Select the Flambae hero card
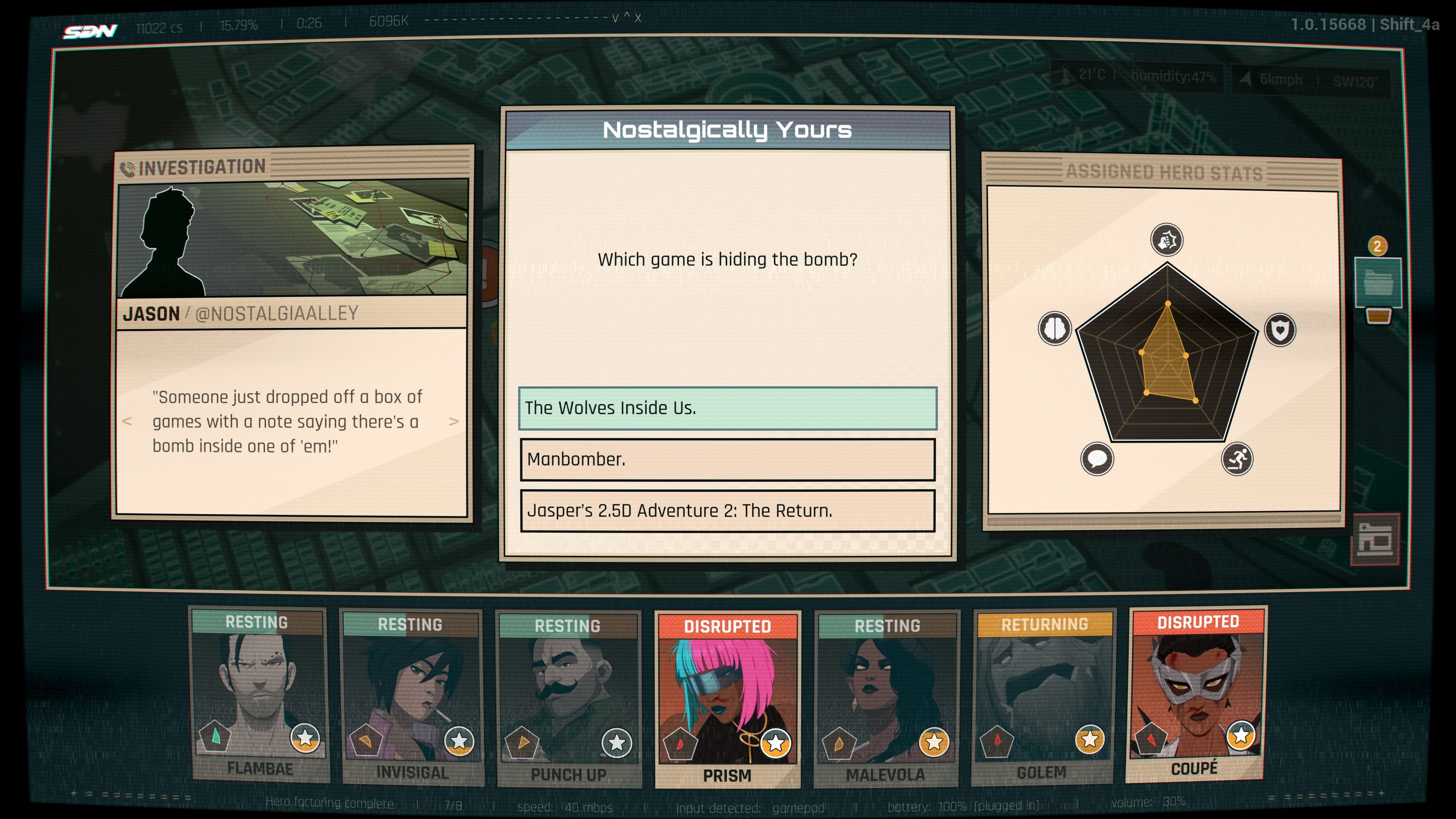Image resolution: width=1456 pixels, height=819 pixels. pyautogui.click(x=259, y=695)
